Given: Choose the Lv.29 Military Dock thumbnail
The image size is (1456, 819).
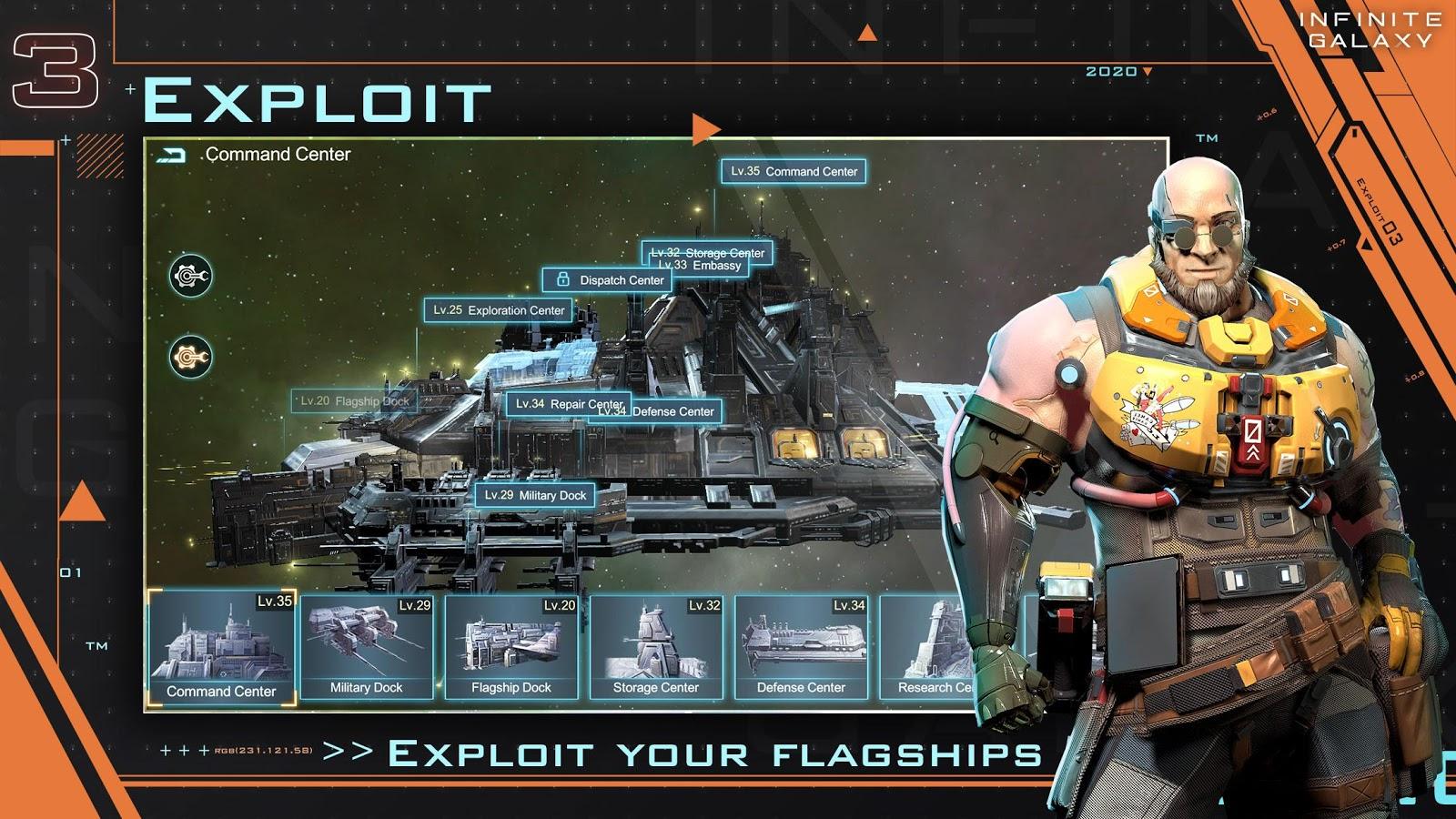Looking at the screenshot, I should (367, 647).
